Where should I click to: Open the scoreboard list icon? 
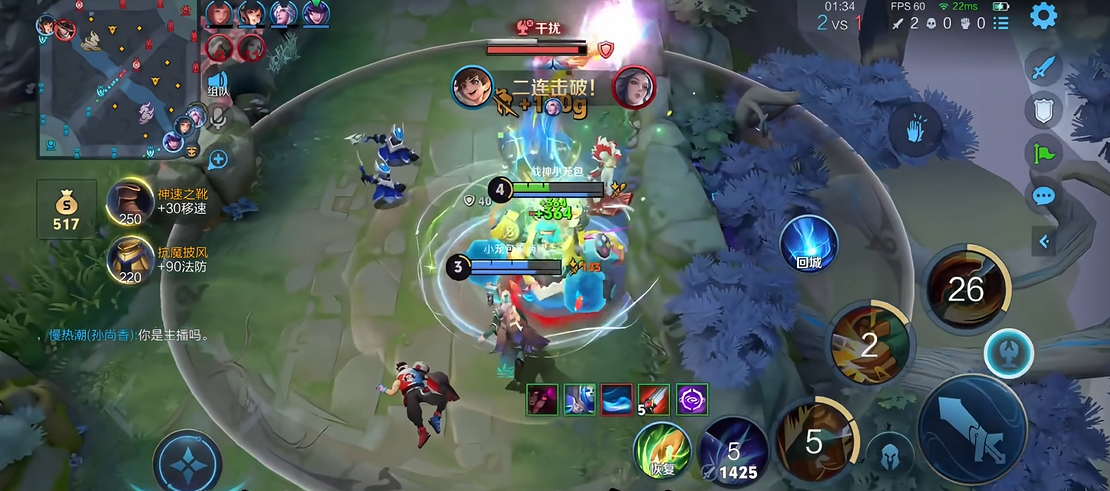1001,22
